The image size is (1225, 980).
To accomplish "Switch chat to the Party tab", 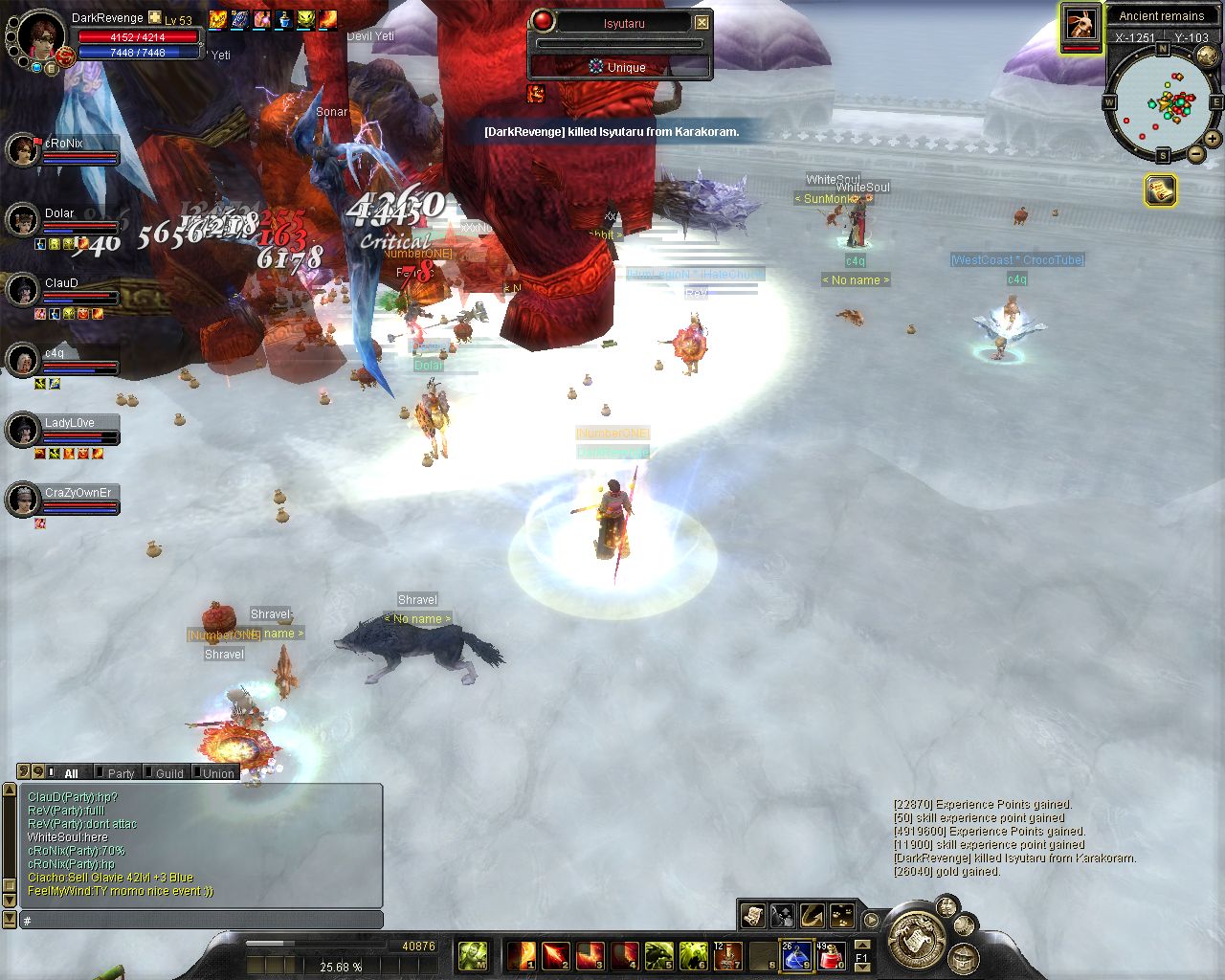I will click(121, 773).
